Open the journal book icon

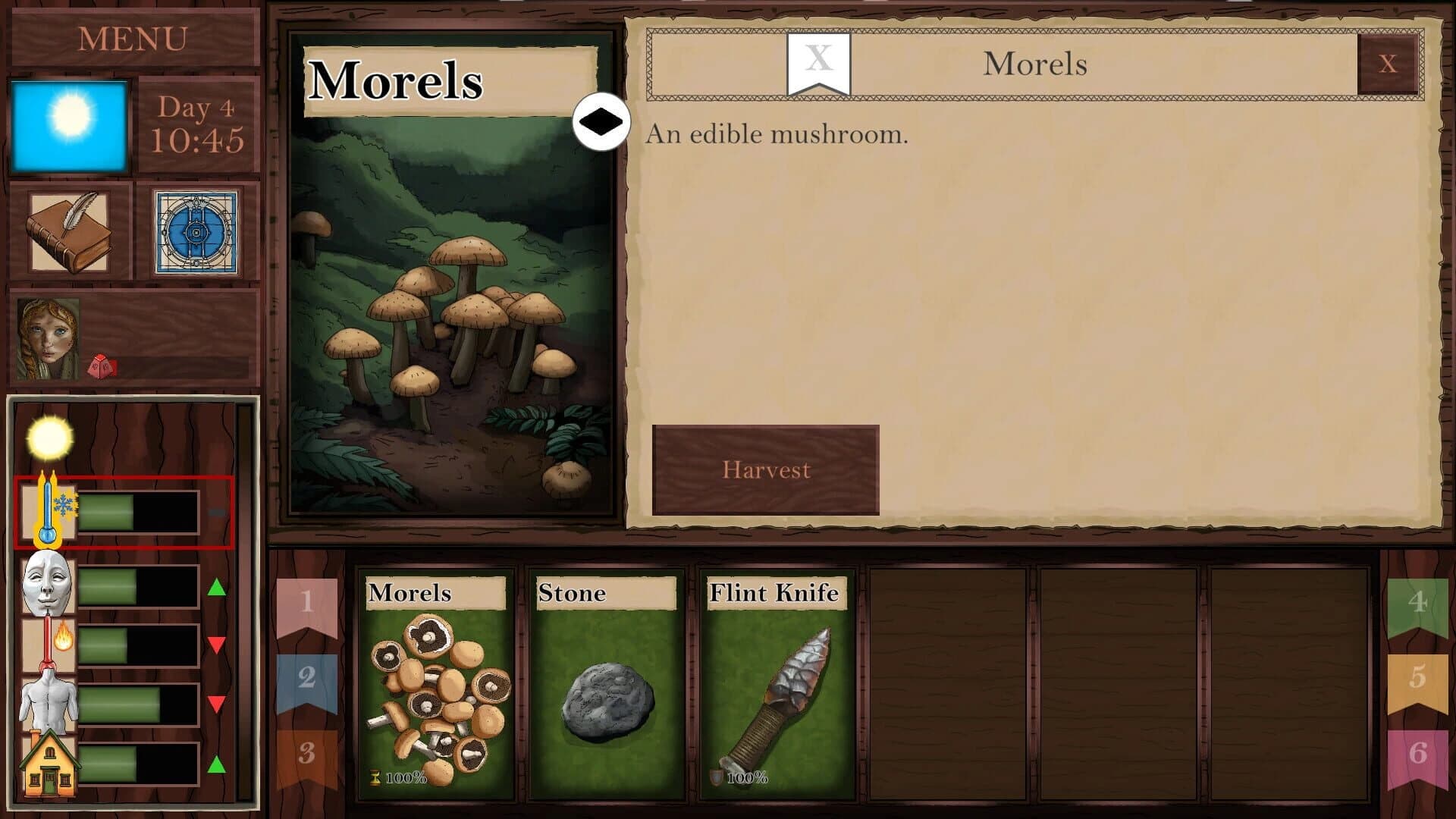click(x=70, y=231)
